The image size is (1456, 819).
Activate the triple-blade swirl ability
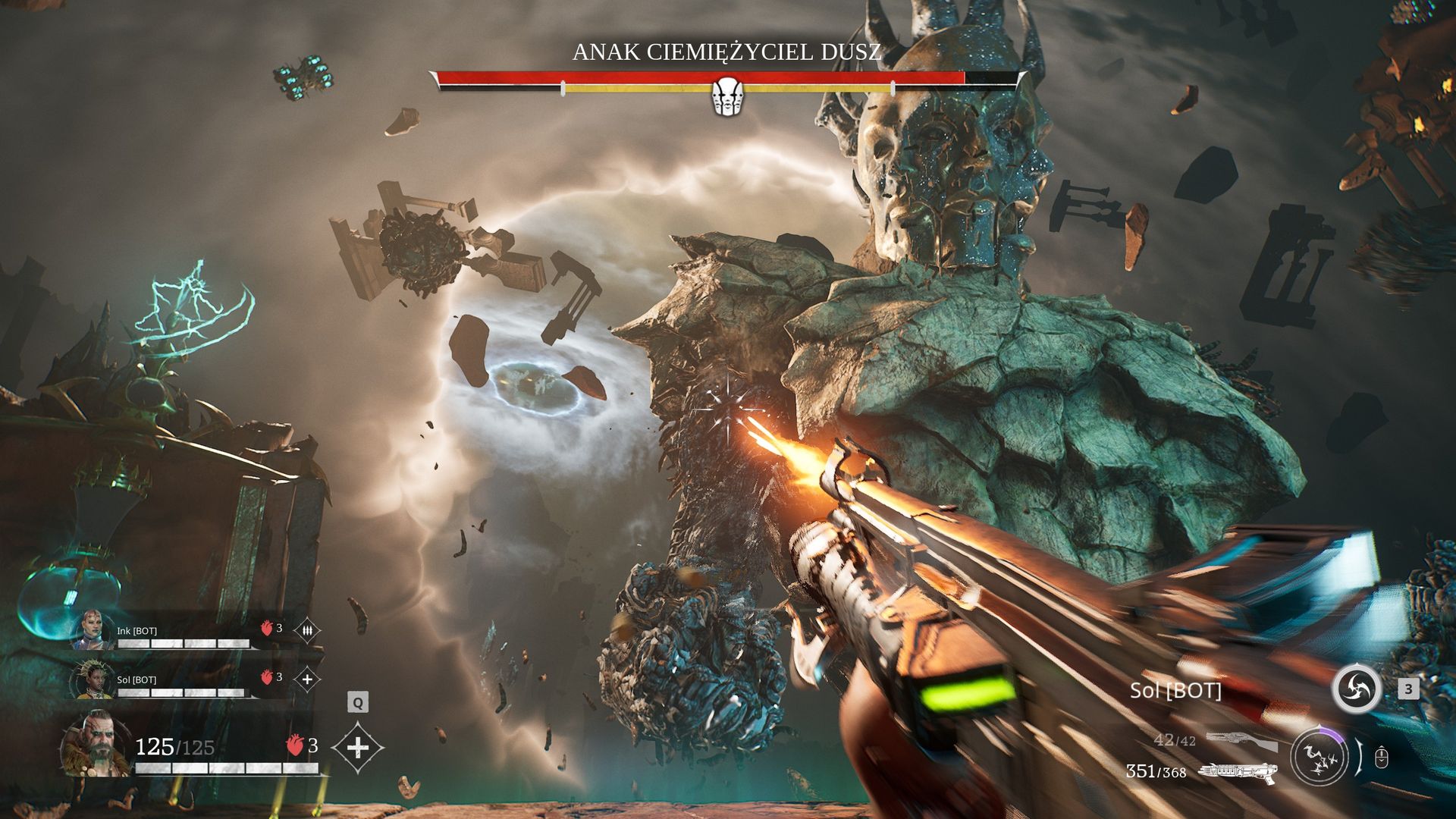click(x=1356, y=689)
